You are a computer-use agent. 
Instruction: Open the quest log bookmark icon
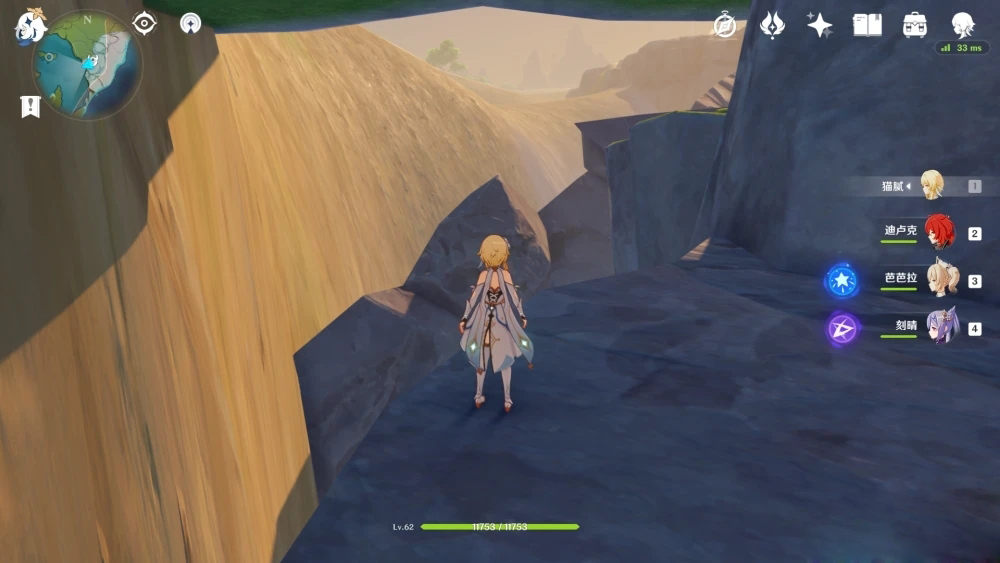pyautogui.click(x=30, y=106)
